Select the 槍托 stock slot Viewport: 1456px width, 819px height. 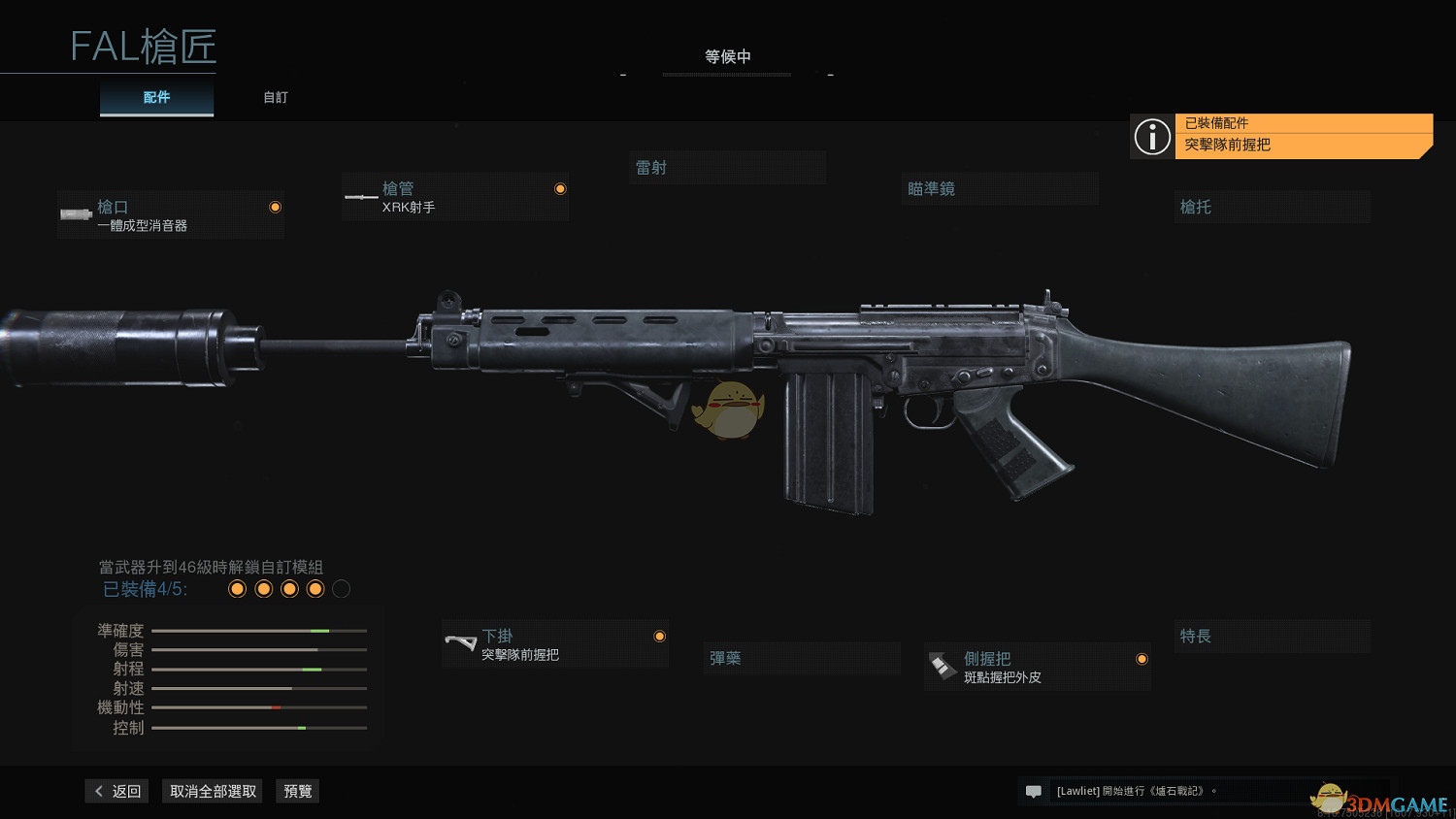(x=1272, y=207)
